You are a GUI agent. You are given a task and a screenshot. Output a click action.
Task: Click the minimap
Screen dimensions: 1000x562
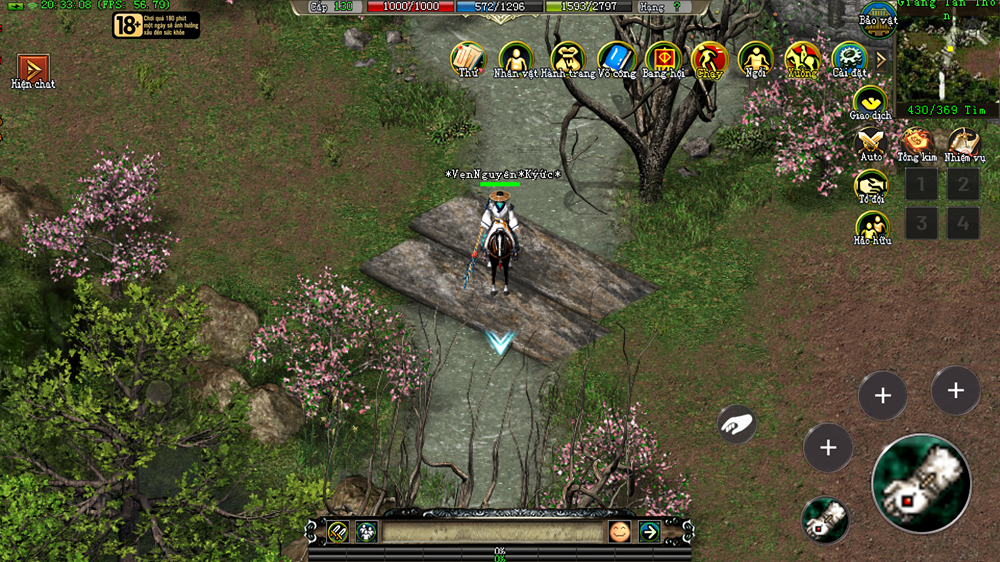tap(946, 57)
